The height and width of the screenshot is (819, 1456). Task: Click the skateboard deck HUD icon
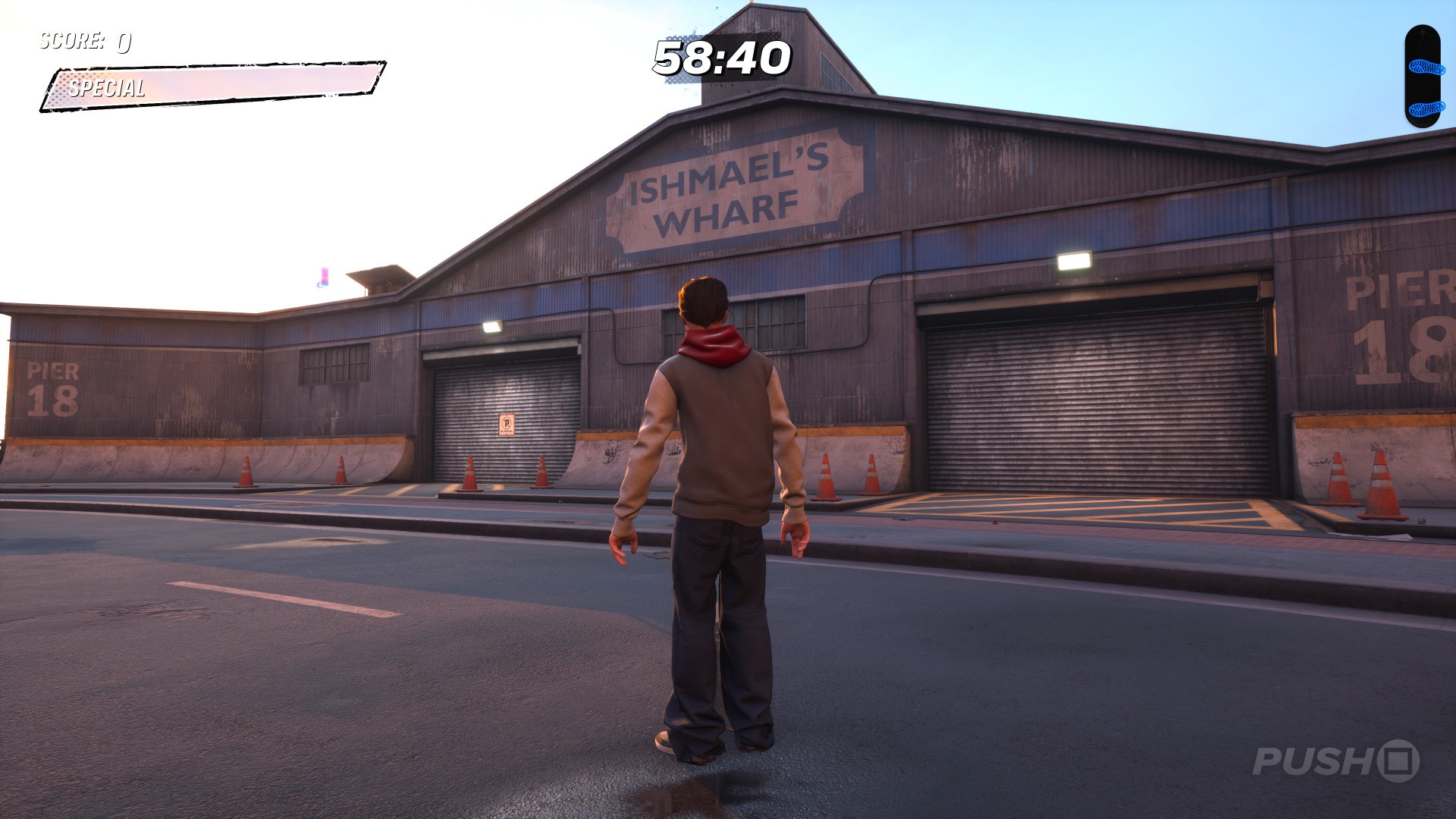[x=1422, y=77]
